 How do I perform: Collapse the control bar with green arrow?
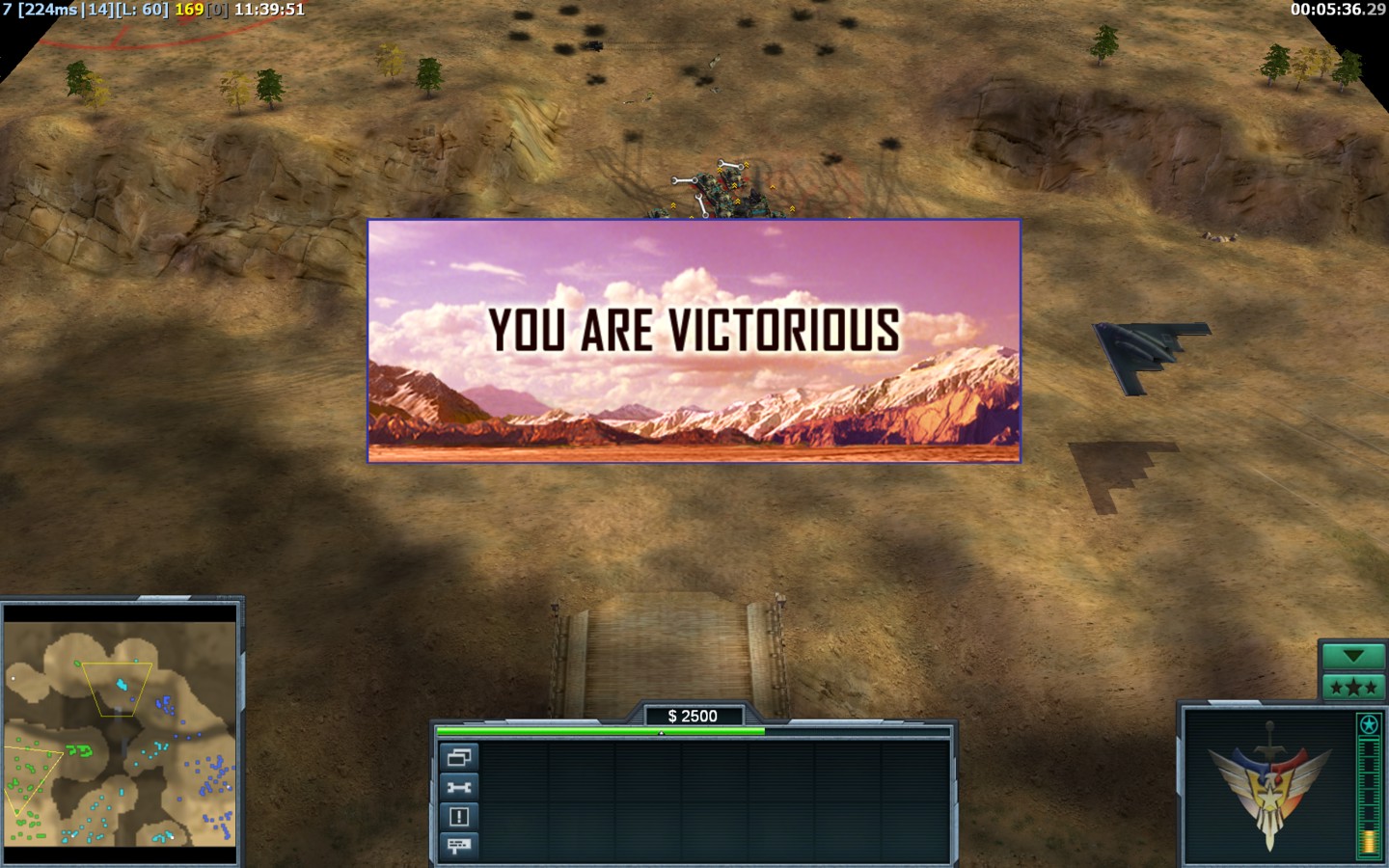click(x=1352, y=657)
